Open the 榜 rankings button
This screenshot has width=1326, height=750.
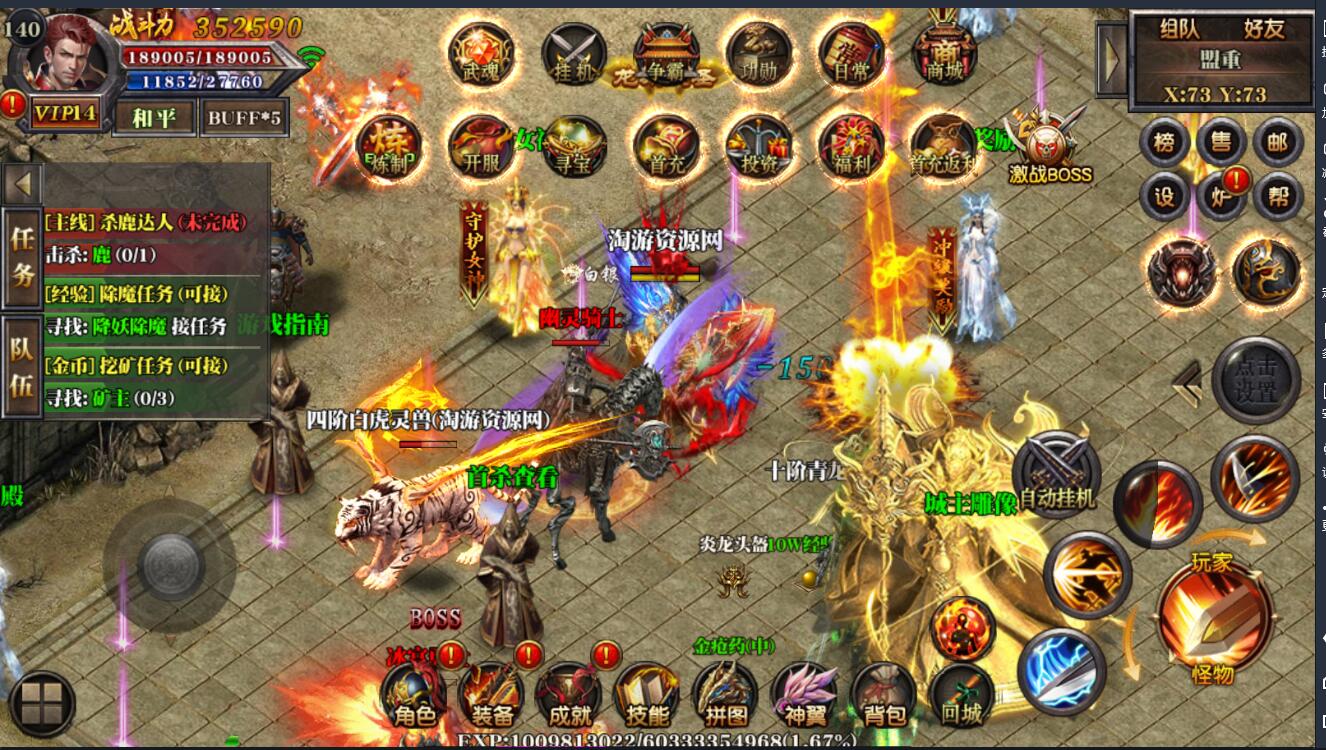pos(1164,143)
